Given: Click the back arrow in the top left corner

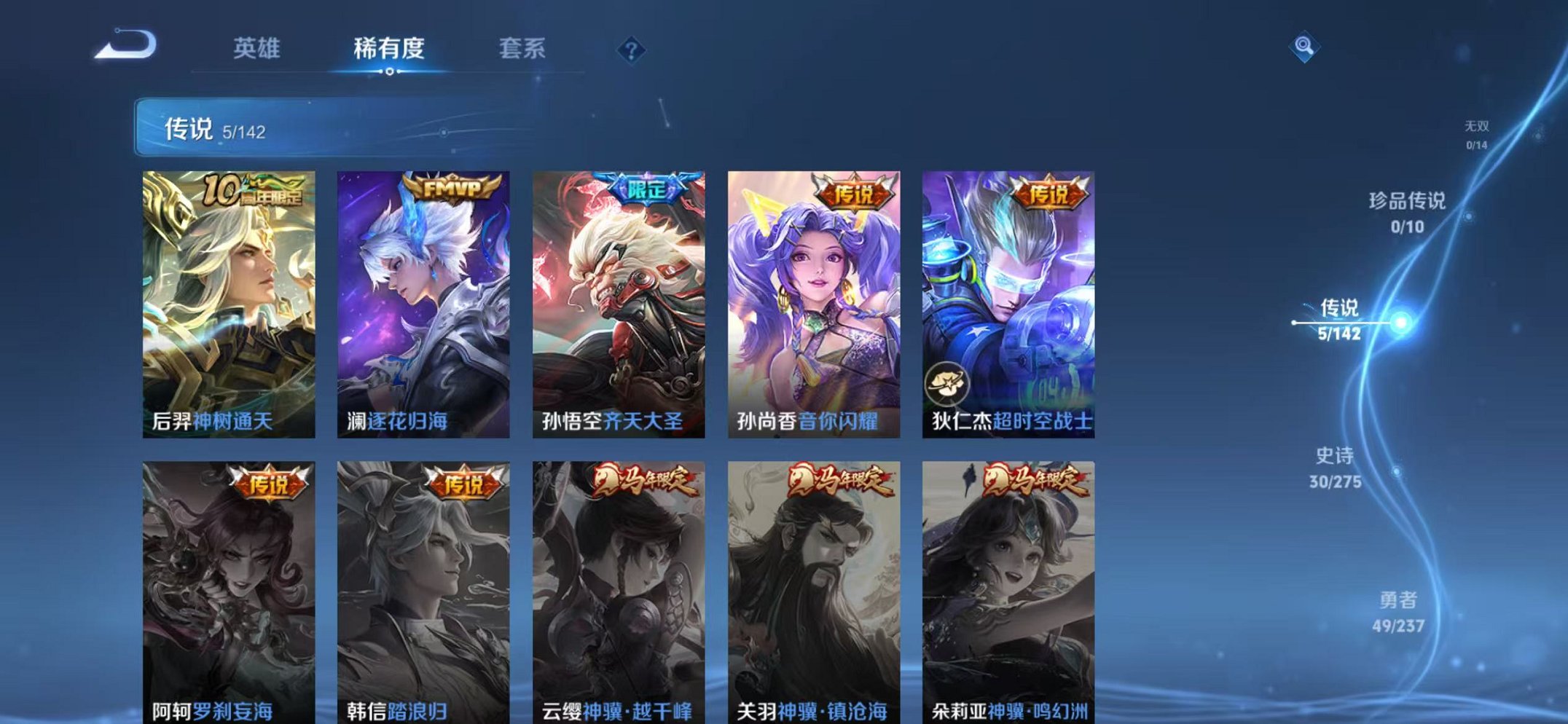Looking at the screenshot, I should coord(125,45).
